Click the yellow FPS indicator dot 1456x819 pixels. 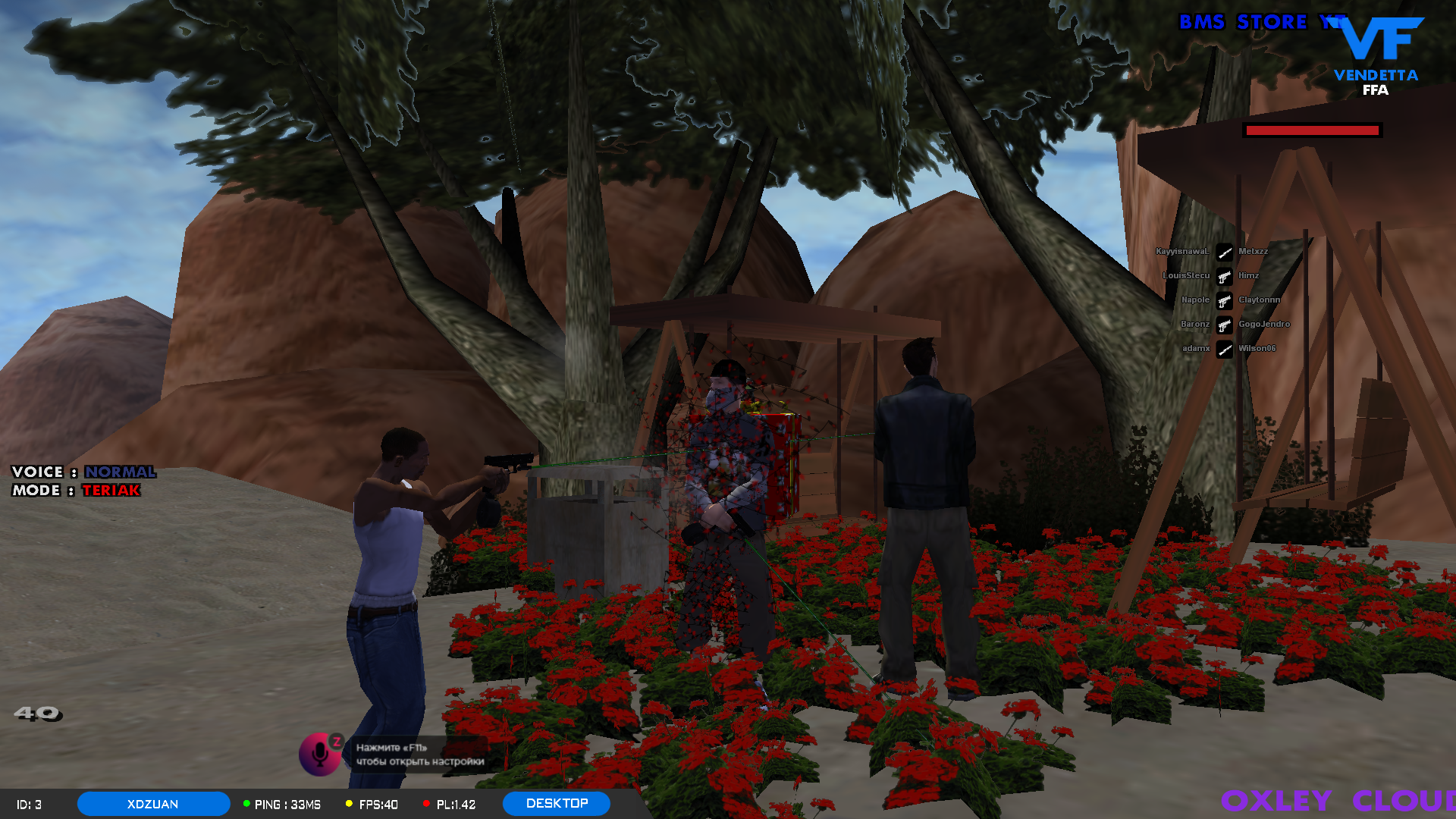point(348,804)
